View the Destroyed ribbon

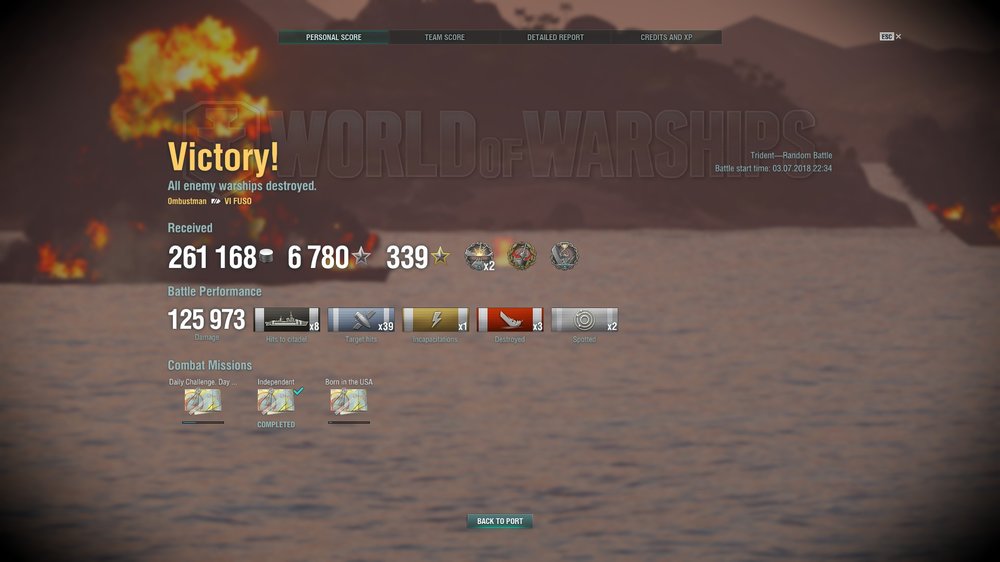point(510,320)
